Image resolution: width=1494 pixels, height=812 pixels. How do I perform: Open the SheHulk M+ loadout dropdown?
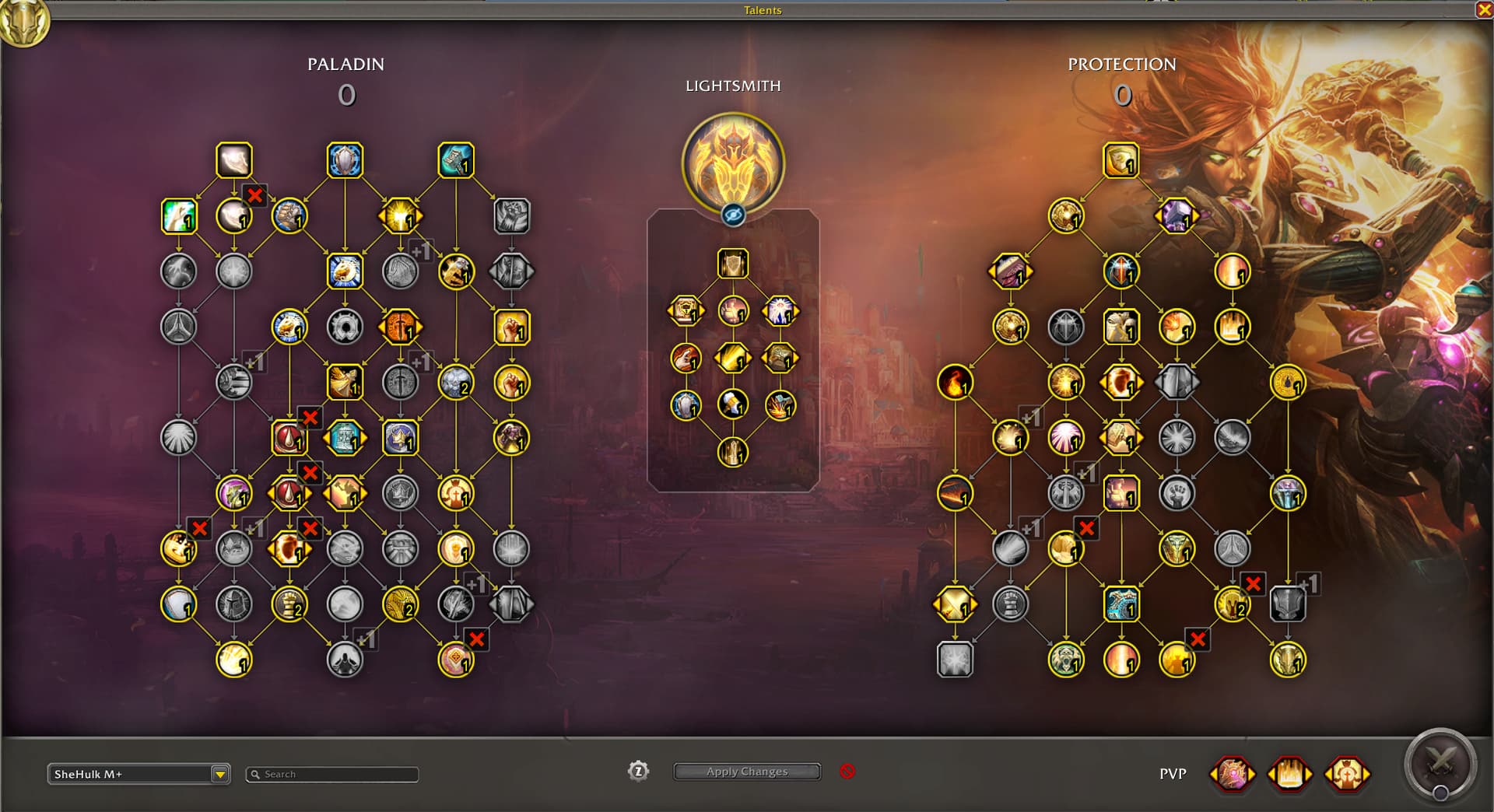coord(220,774)
